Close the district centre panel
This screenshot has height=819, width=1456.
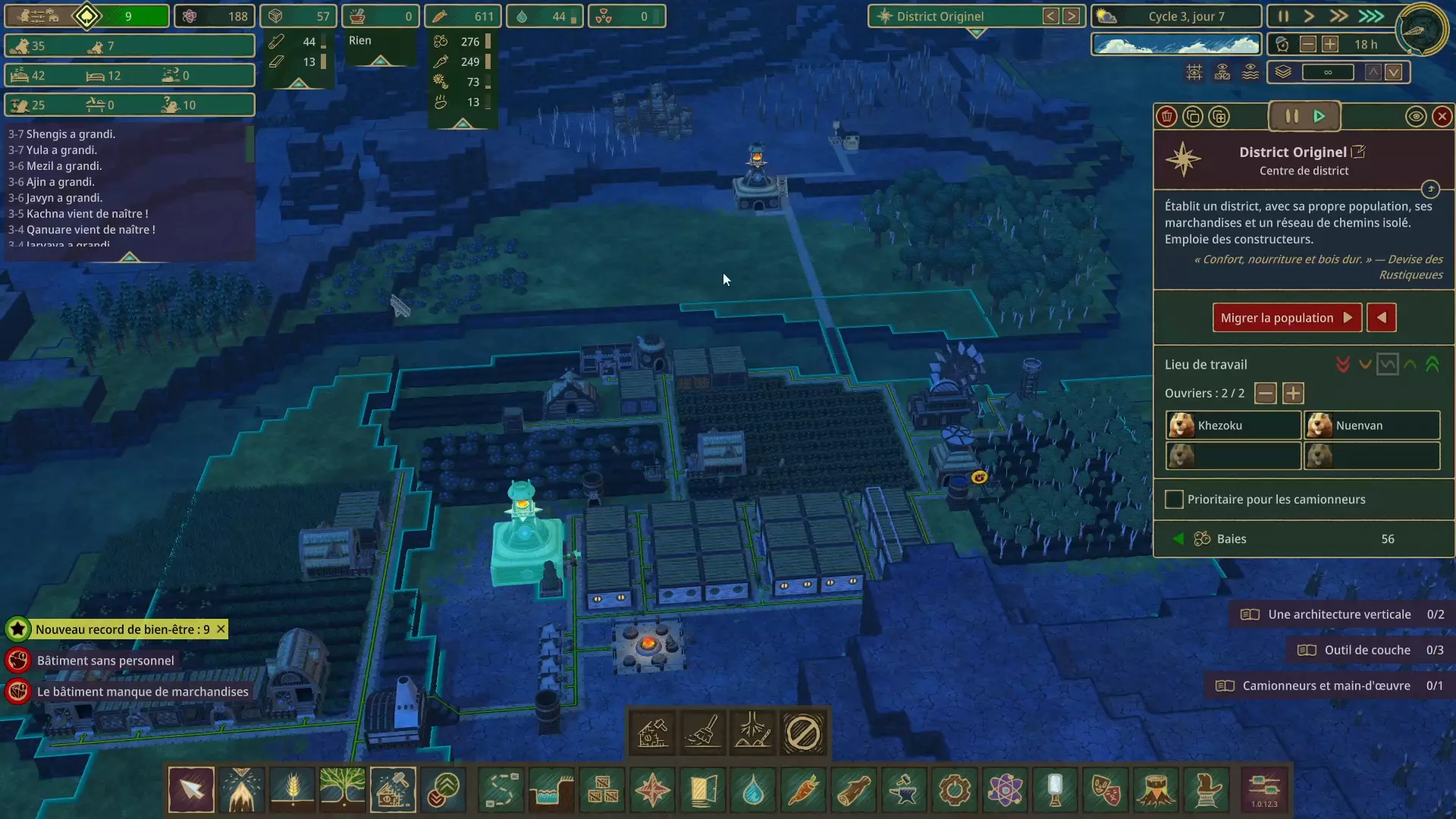tap(1442, 117)
